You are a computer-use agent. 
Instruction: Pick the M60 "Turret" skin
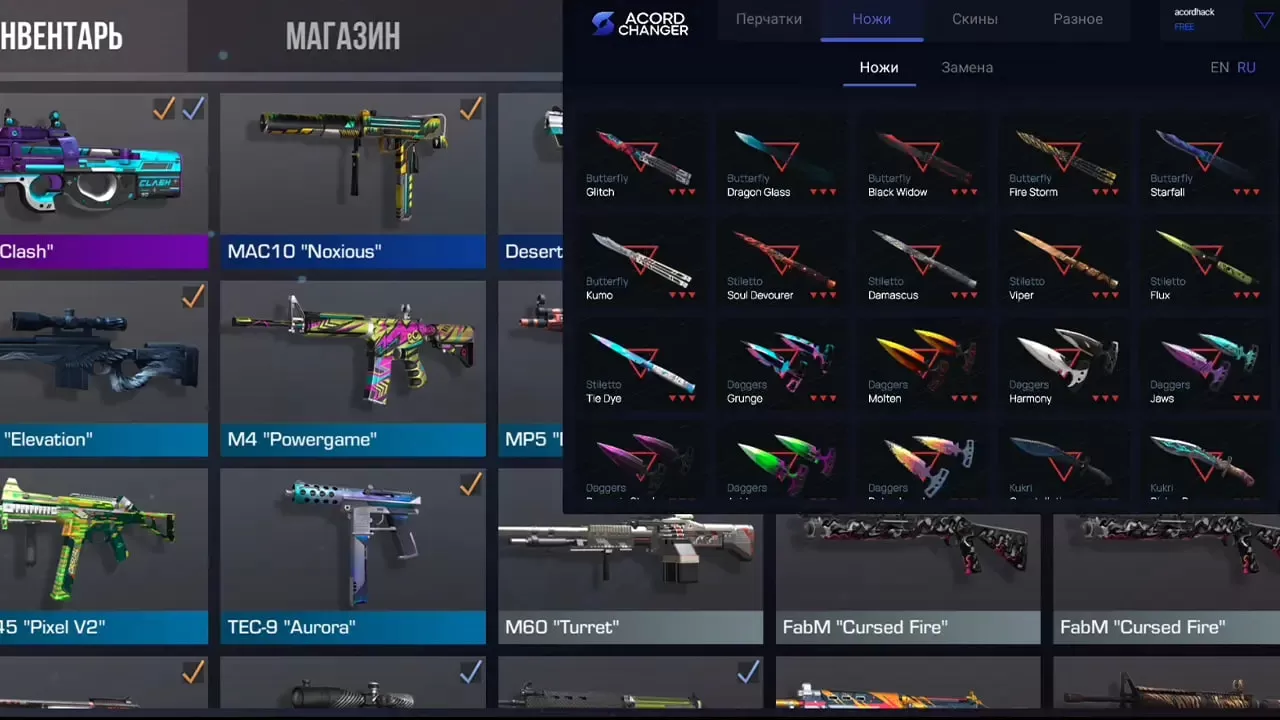(630, 577)
